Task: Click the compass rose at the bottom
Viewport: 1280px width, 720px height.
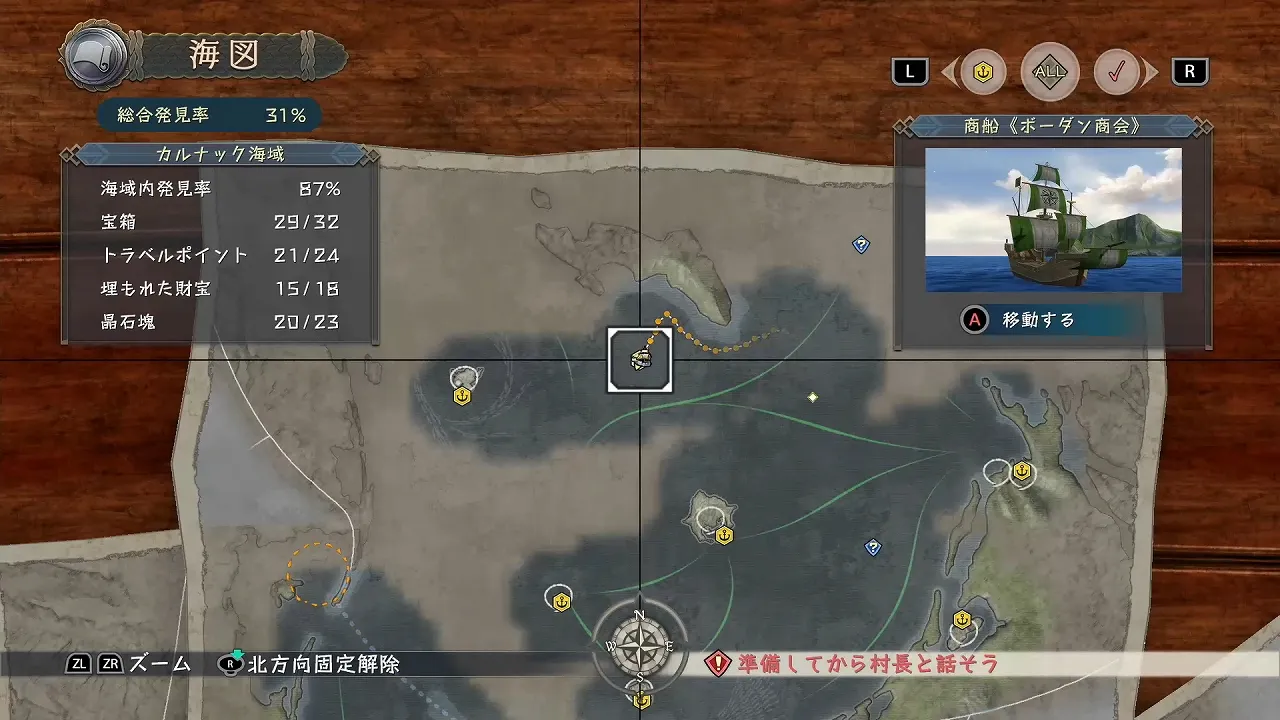Action: click(639, 648)
